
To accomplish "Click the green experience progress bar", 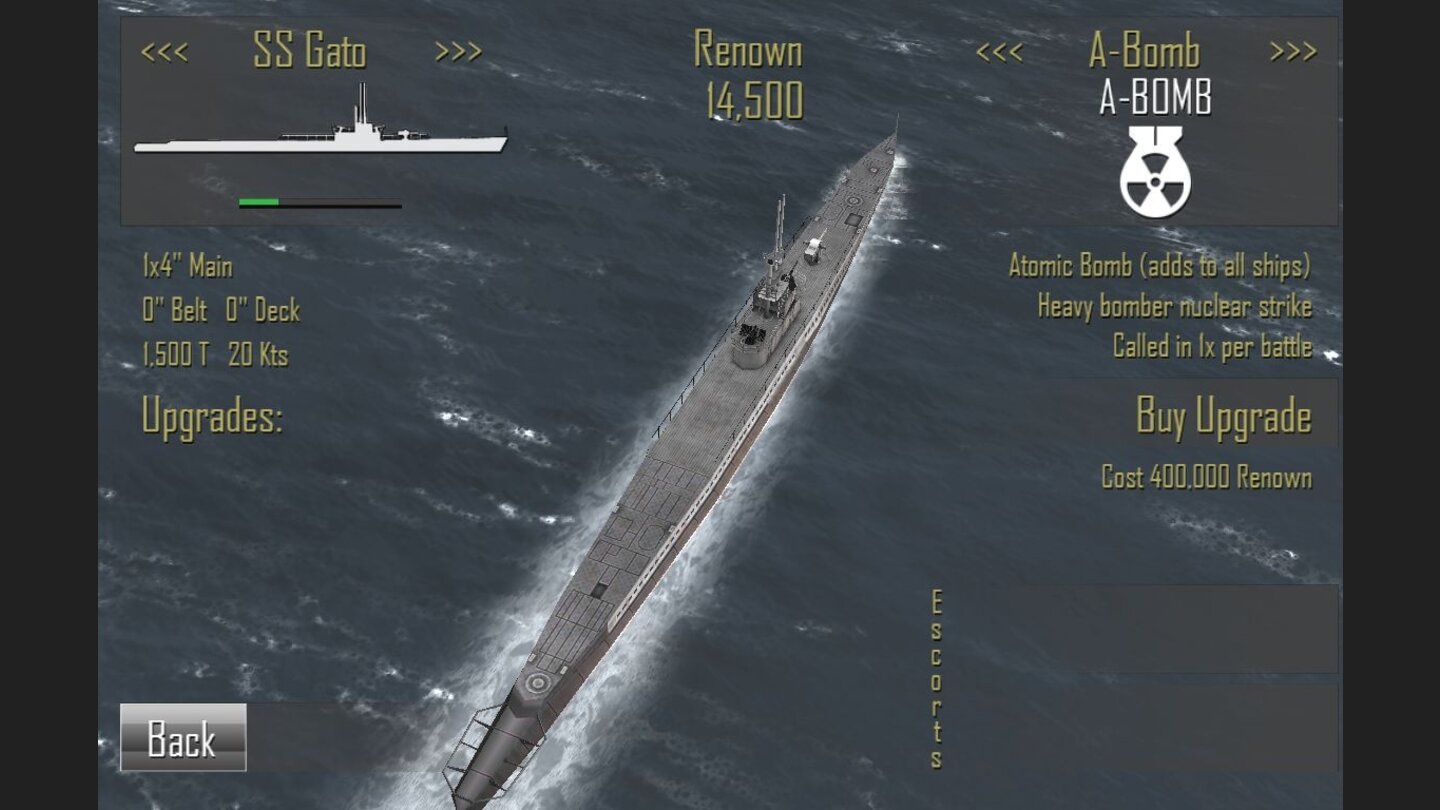I will click(x=258, y=203).
